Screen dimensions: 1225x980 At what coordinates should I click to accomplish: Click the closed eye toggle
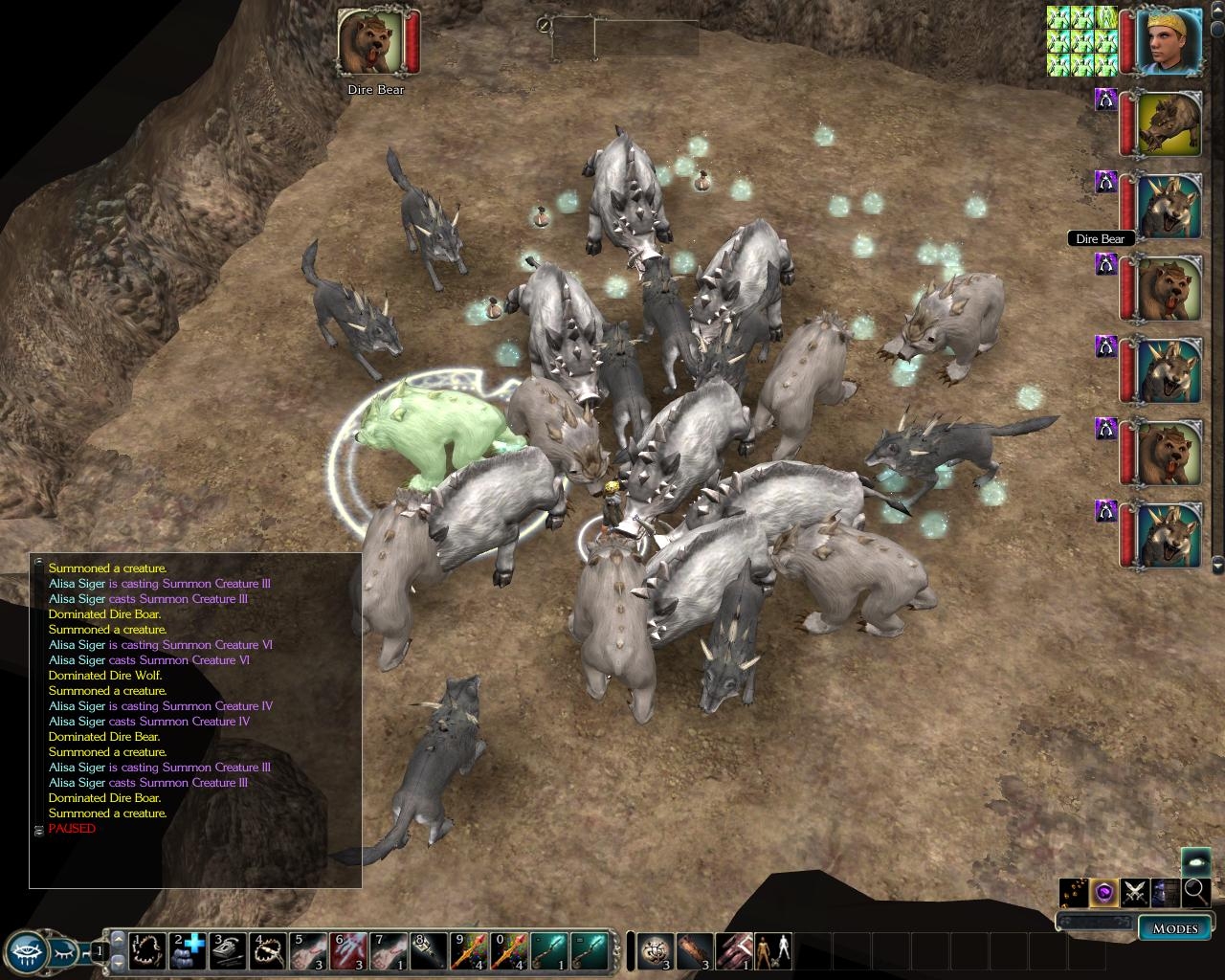tap(64, 950)
